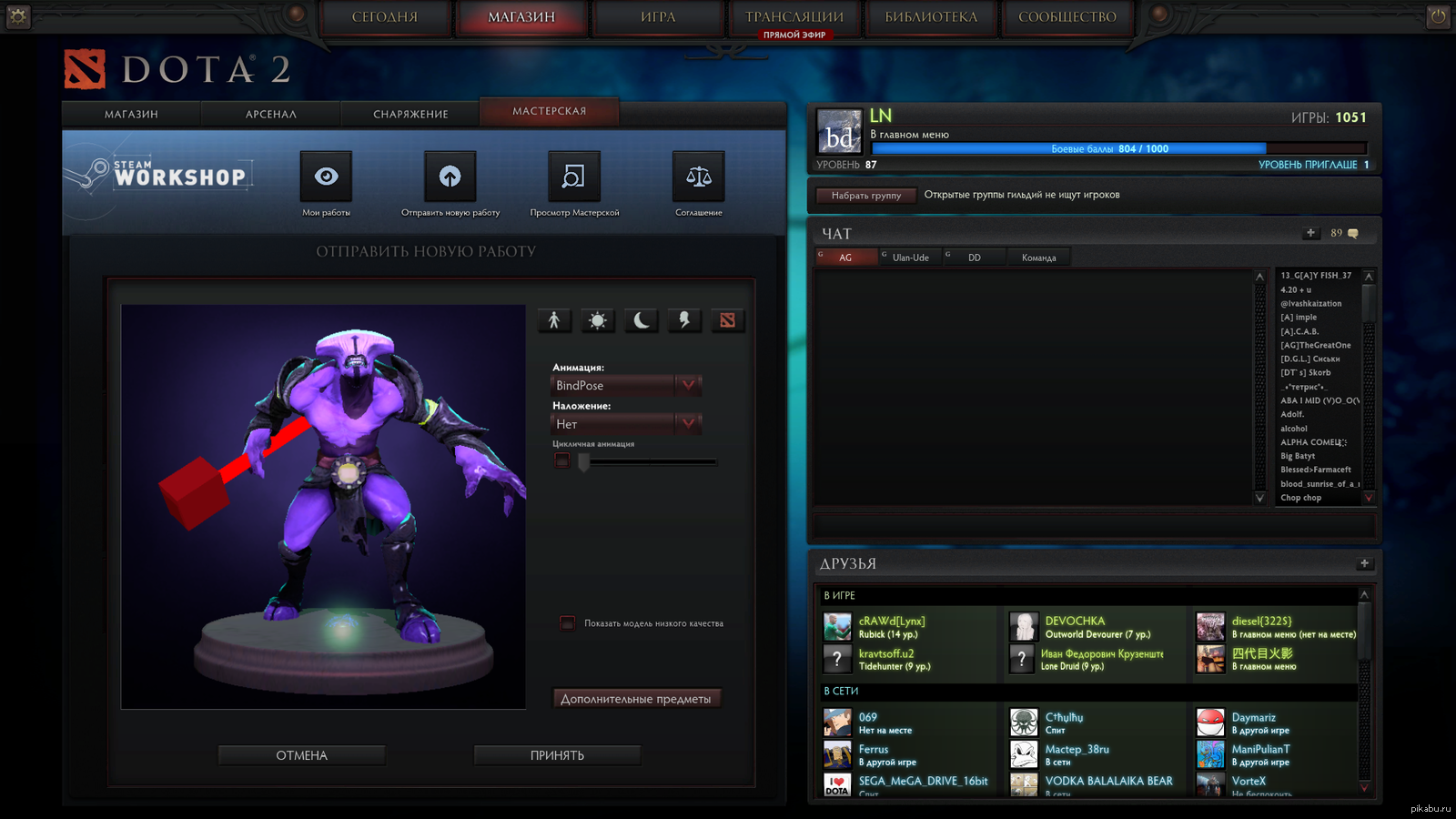The image size is (1456, 819).
Task: Click the Набрать группу button
Action: pos(865,196)
